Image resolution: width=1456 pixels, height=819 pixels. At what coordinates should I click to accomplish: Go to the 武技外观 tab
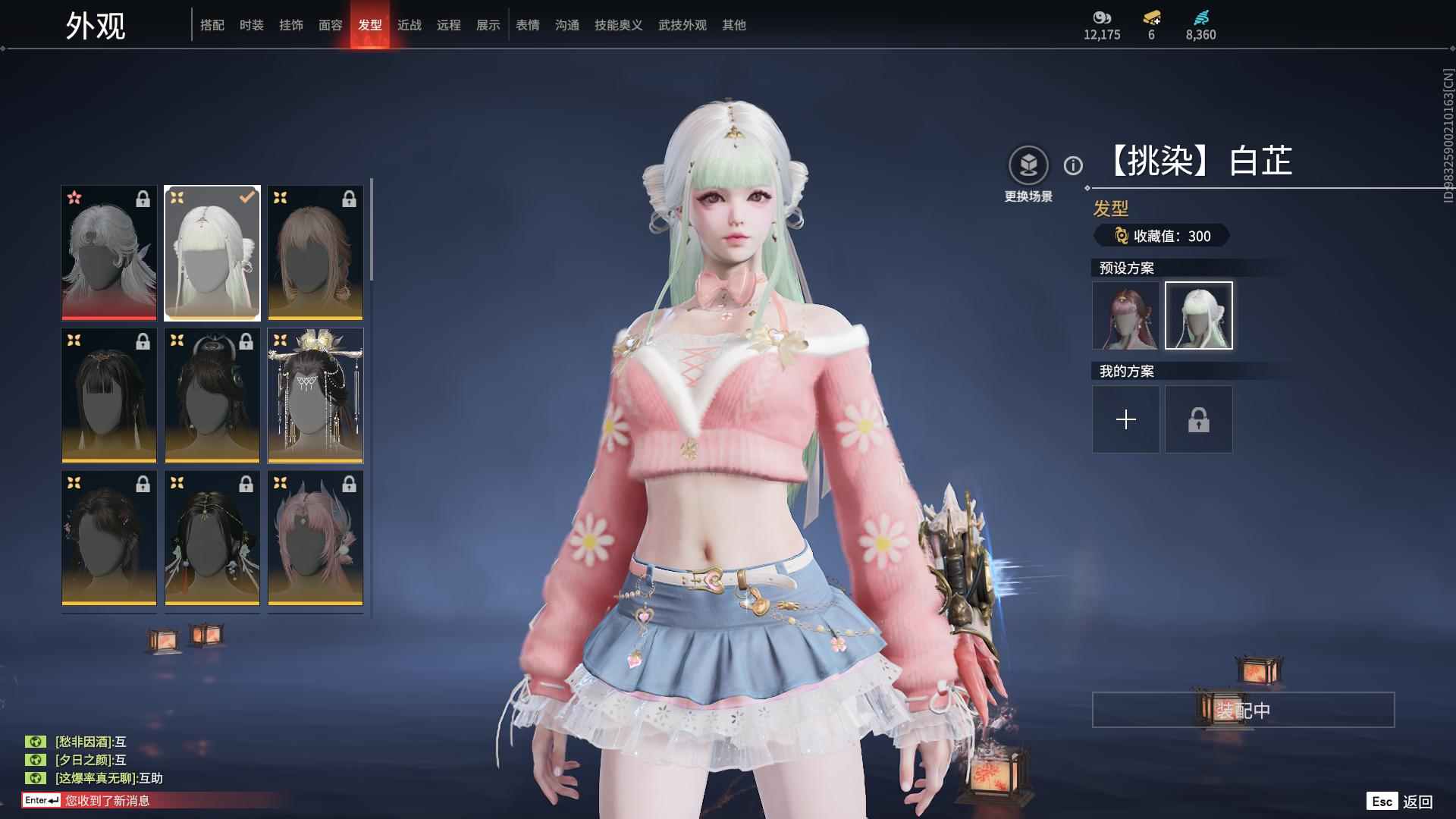point(682,25)
